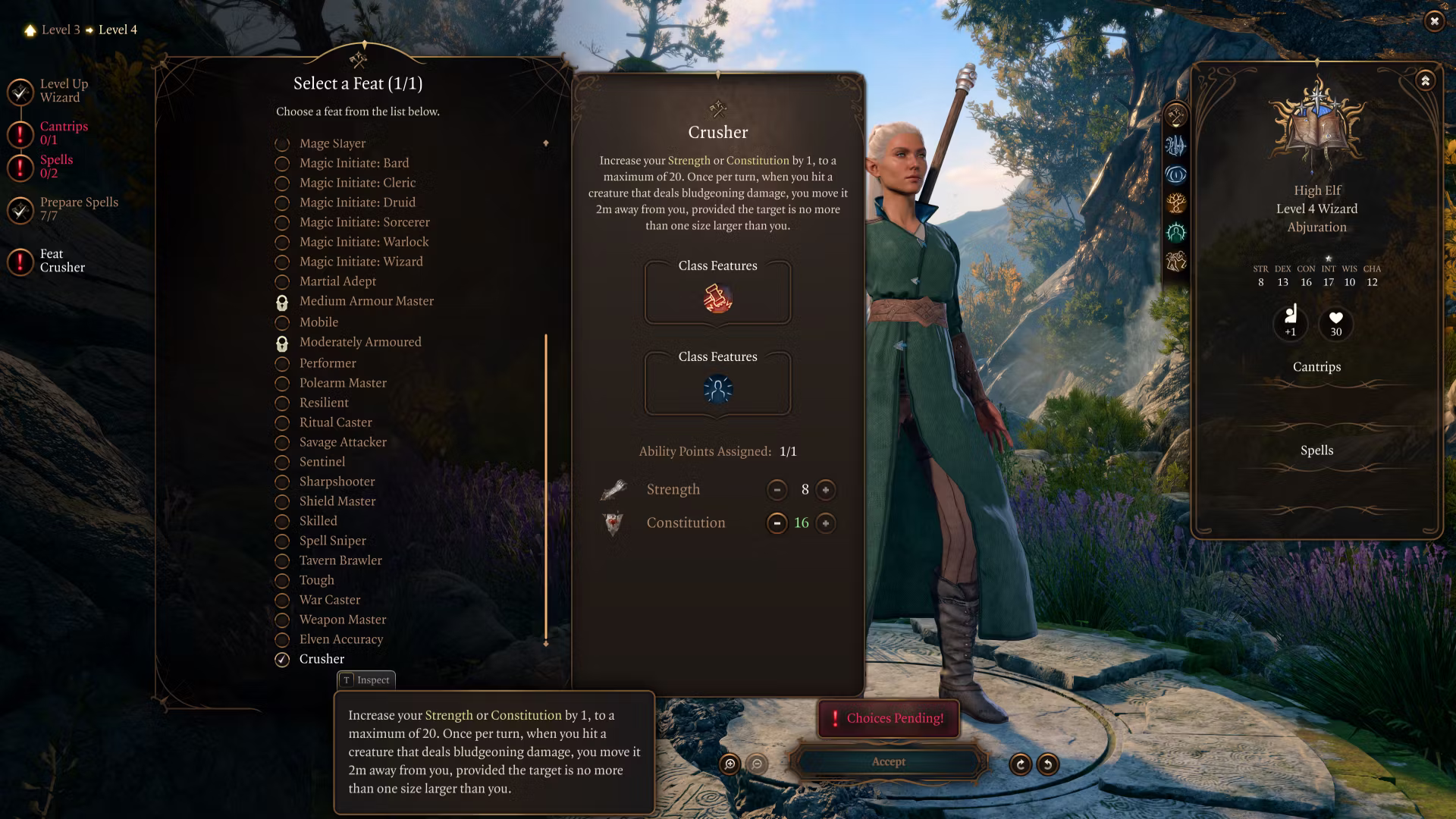Open the Prepare Spells step

coord(78,209)
